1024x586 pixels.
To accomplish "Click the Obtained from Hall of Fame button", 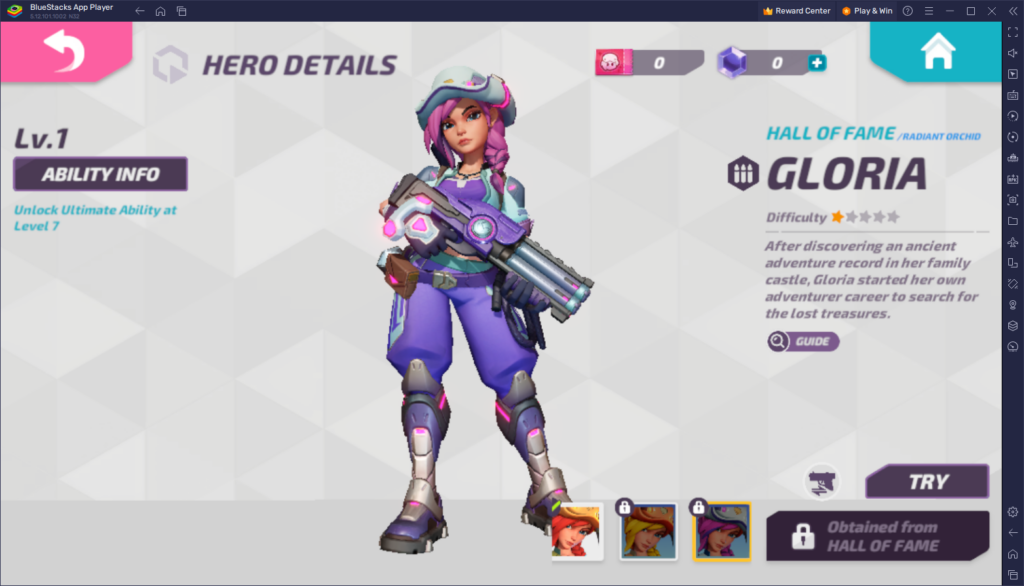I will click(877, 536).
